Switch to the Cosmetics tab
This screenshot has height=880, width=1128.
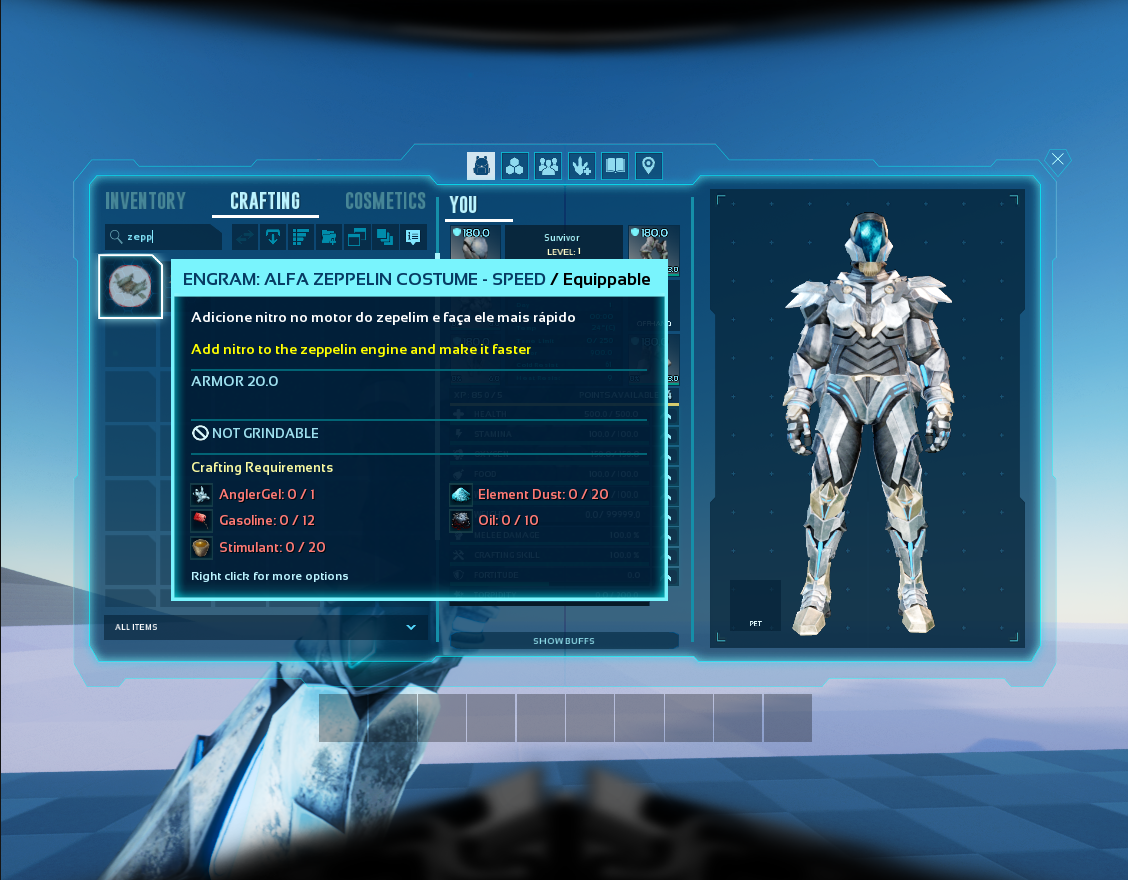pyautogui.click(x=385, y=201)
